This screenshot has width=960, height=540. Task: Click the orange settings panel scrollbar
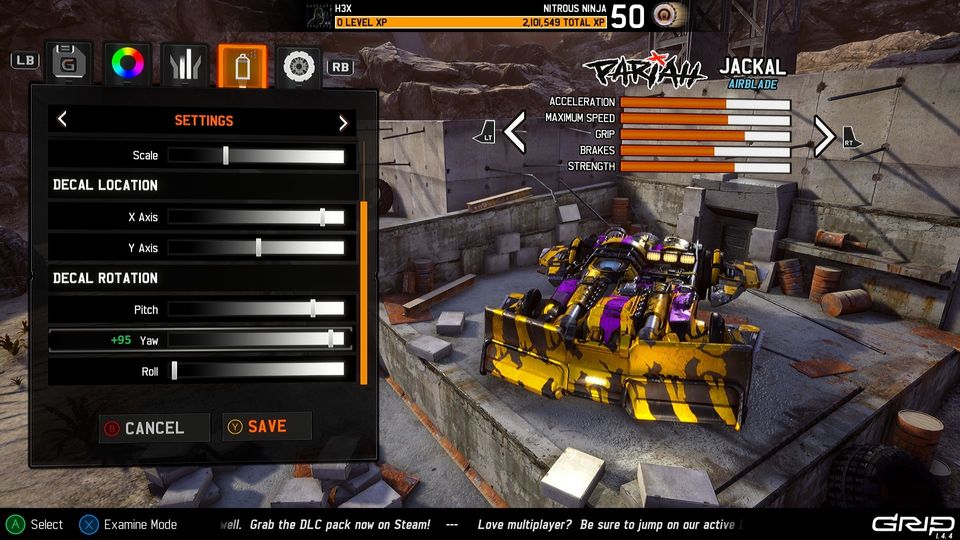click(364, 292)
